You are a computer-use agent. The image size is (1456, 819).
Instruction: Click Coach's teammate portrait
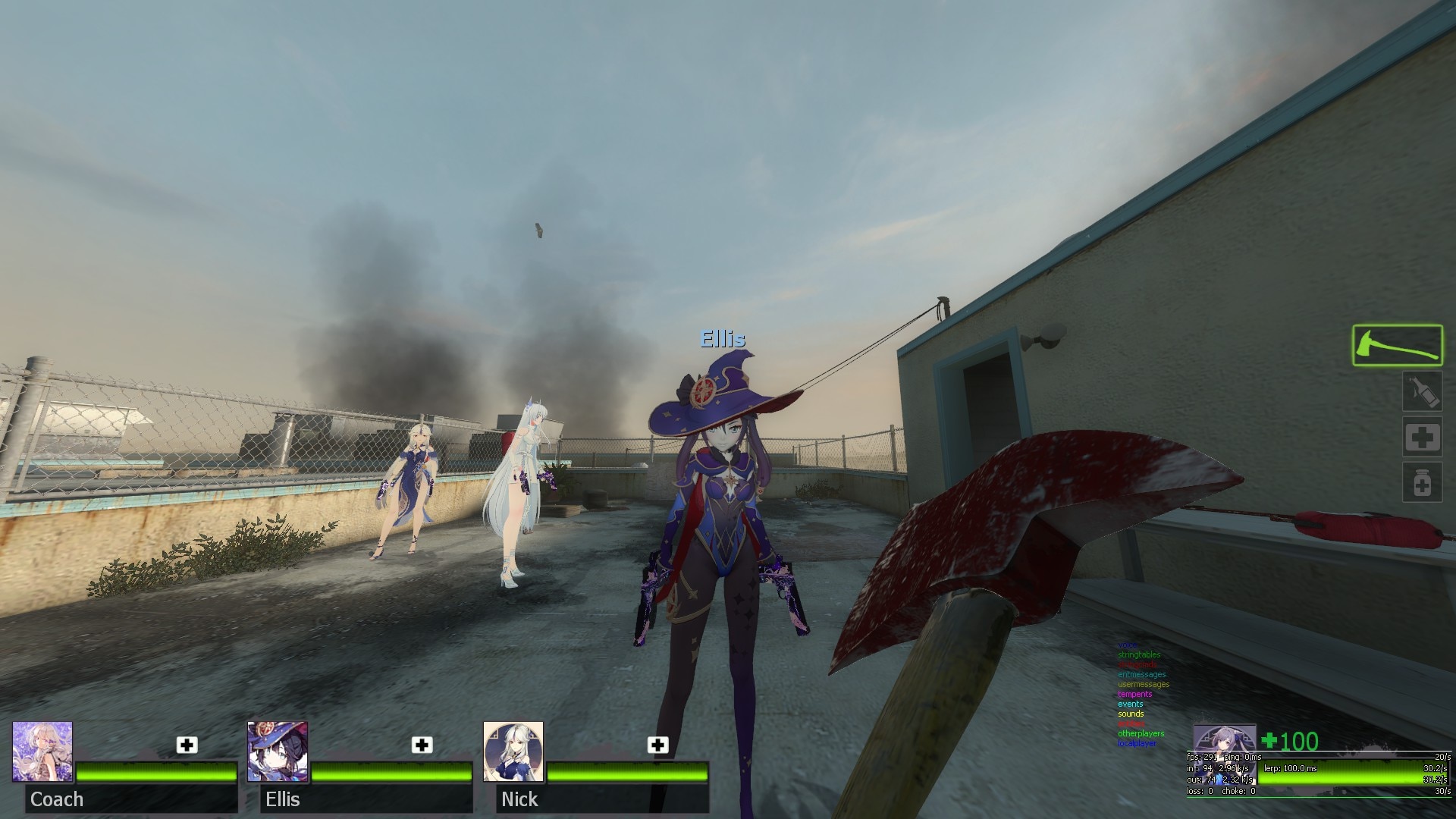pyautogui.click(x=42, y=752)
